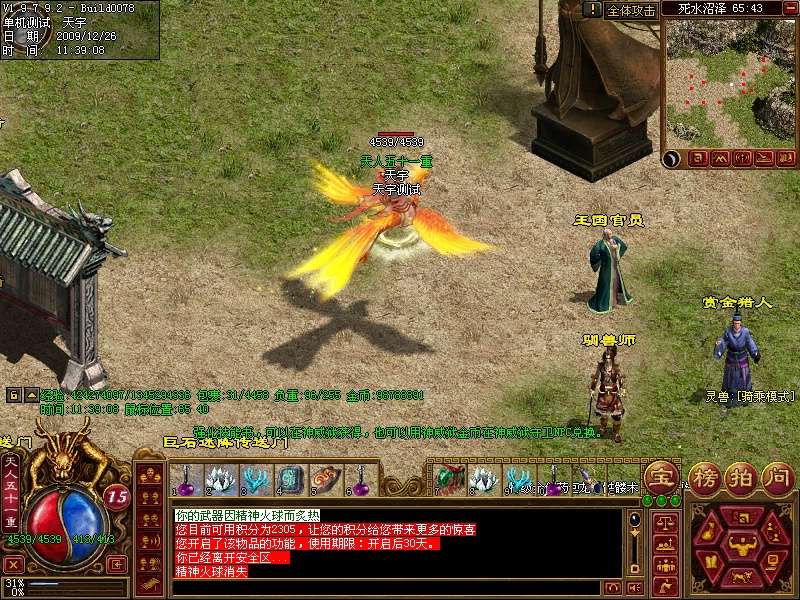Click the red X button beside the orb
The height and width of the screenshot is (600, 800).
click(13, 565)
